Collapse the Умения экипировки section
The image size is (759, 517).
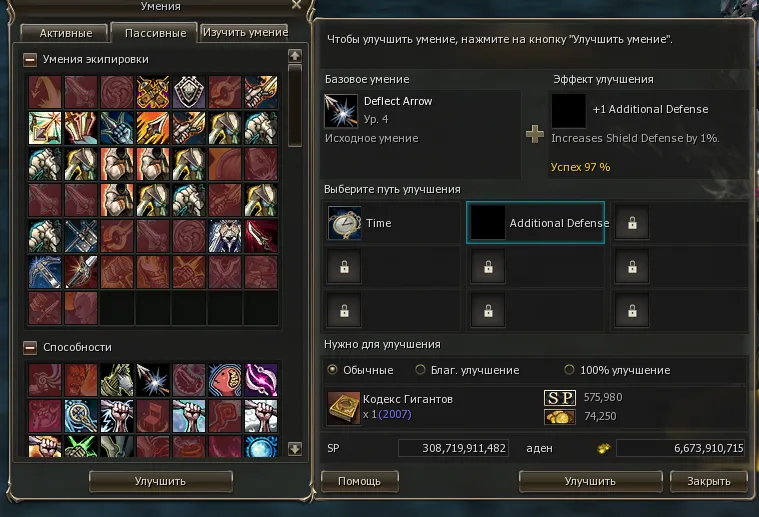(x=31, y=60)
